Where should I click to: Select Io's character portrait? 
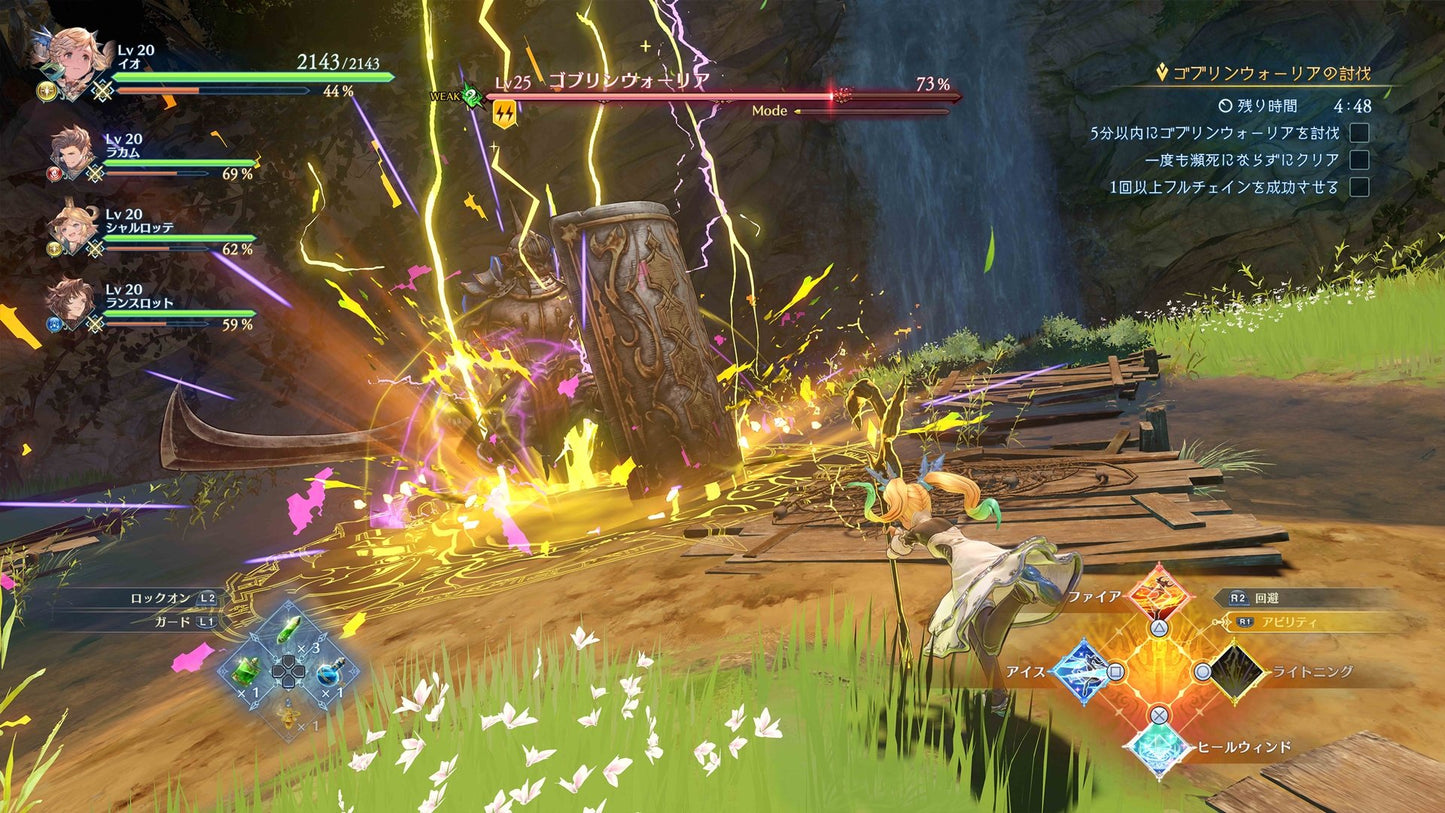coord(75,55)
